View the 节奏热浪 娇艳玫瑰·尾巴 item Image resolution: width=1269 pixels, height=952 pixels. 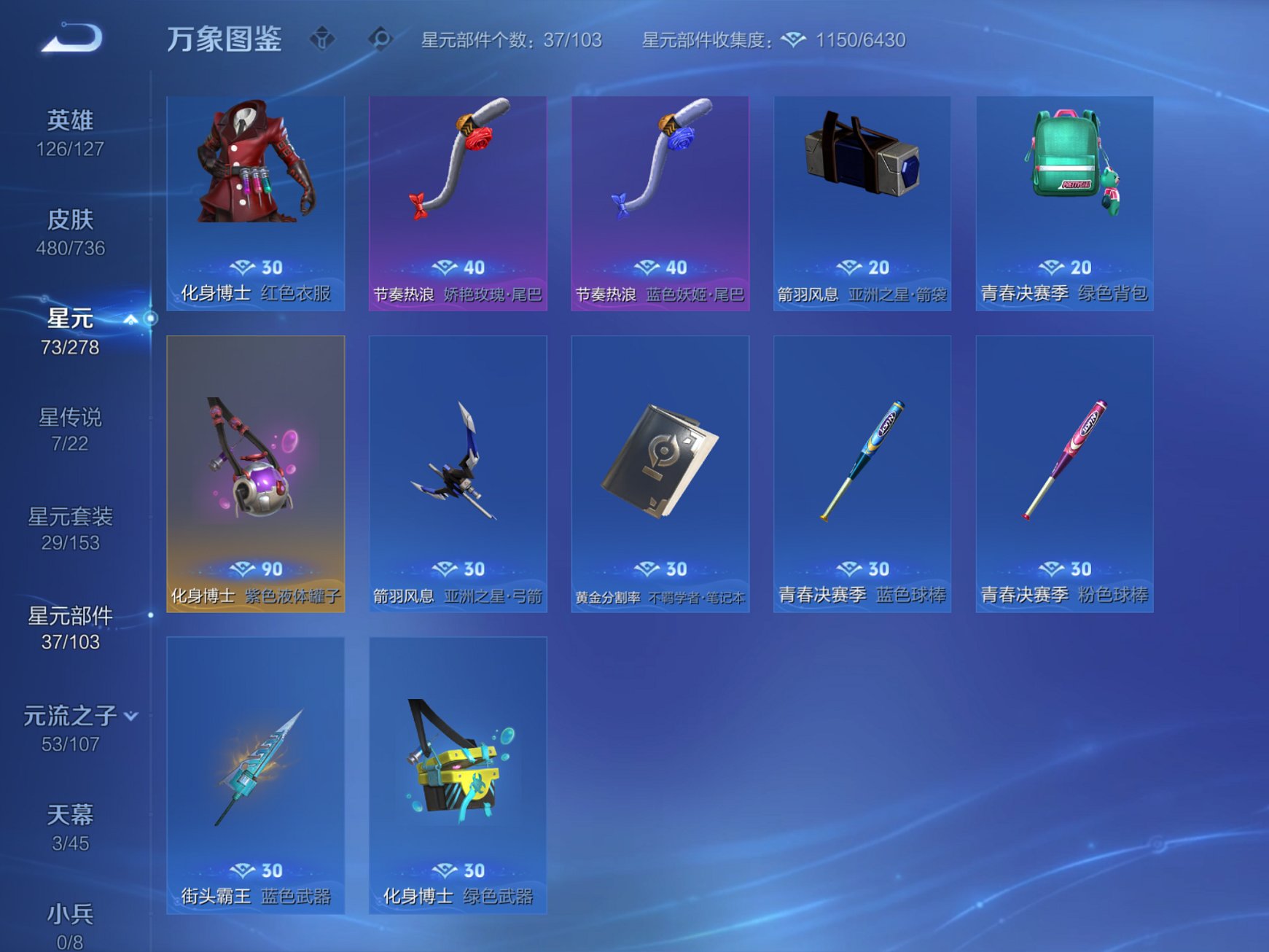point(458,197)
